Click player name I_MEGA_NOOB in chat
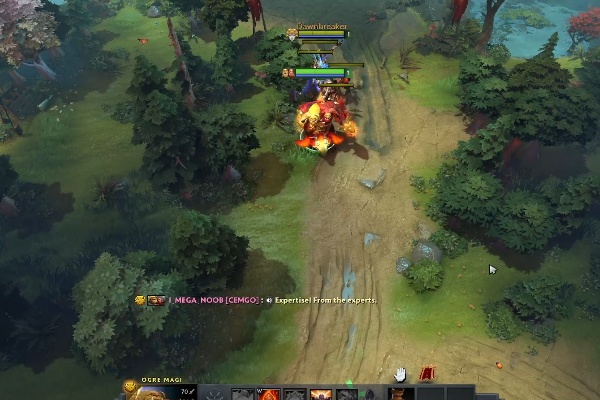This screenshot has height=400, width=600. pos(195,299)
